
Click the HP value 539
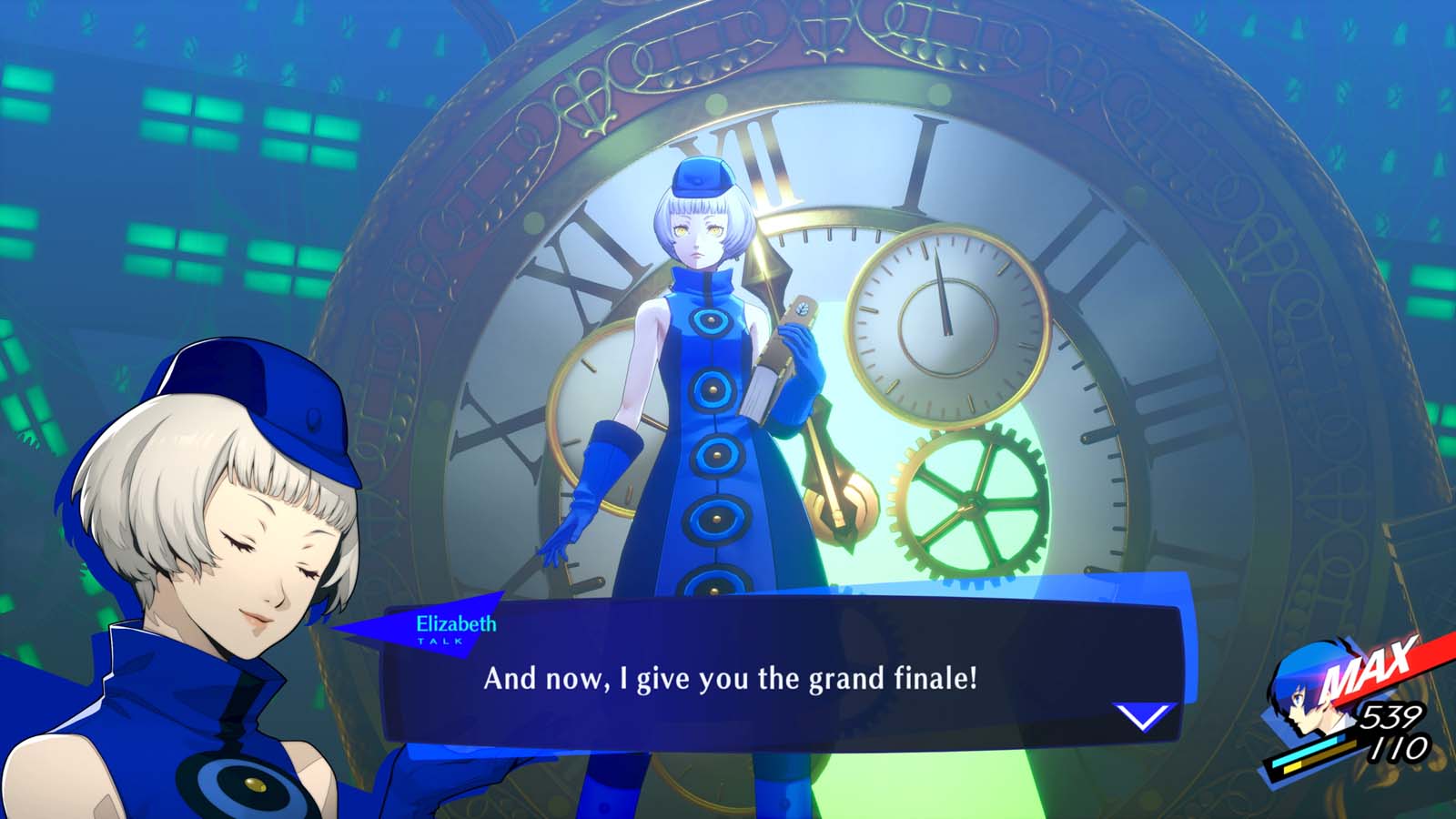pyautogui.click(x=1392, y=717)
